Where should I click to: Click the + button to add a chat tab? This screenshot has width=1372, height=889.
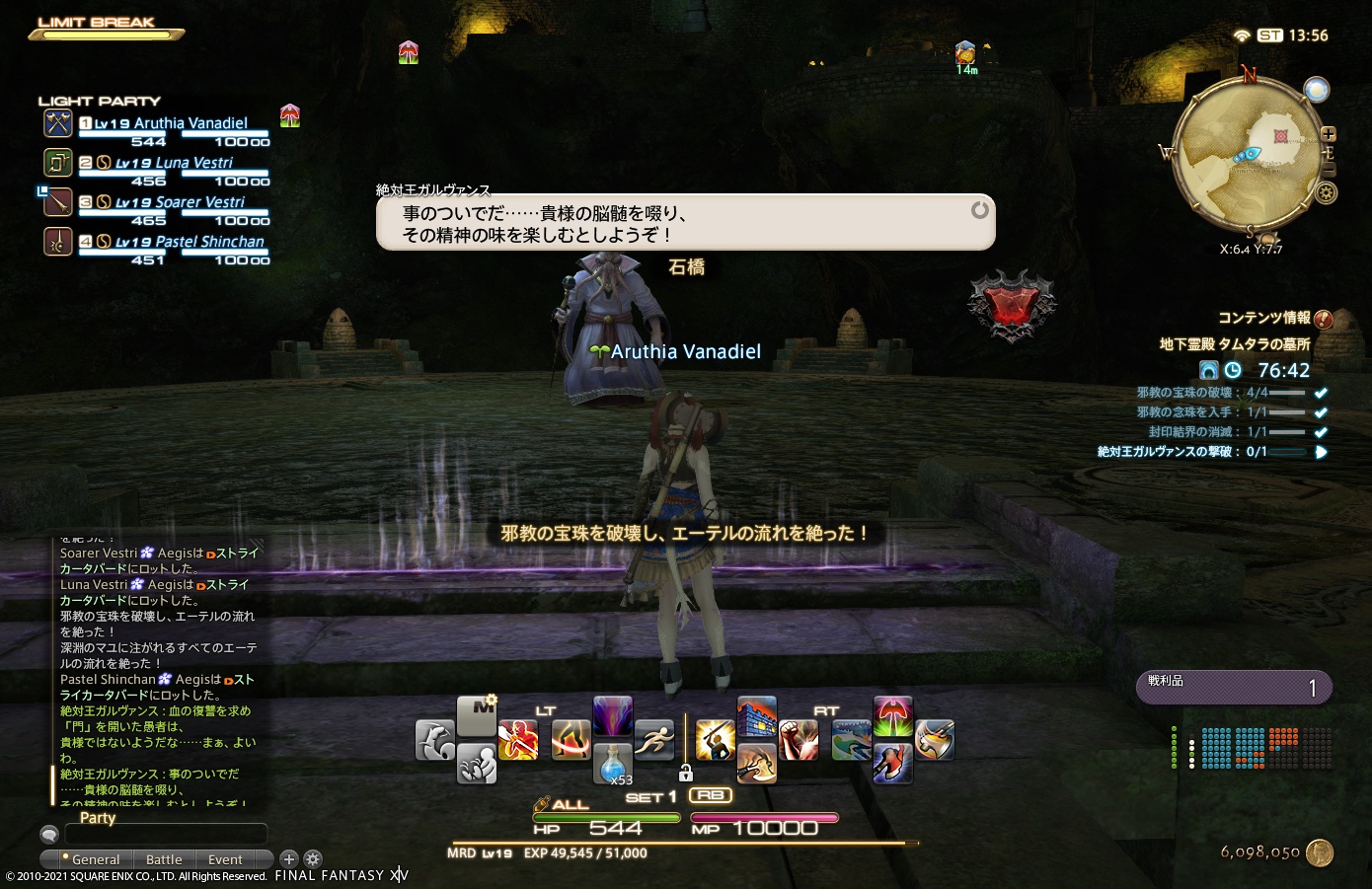click(x=288, y=859)
